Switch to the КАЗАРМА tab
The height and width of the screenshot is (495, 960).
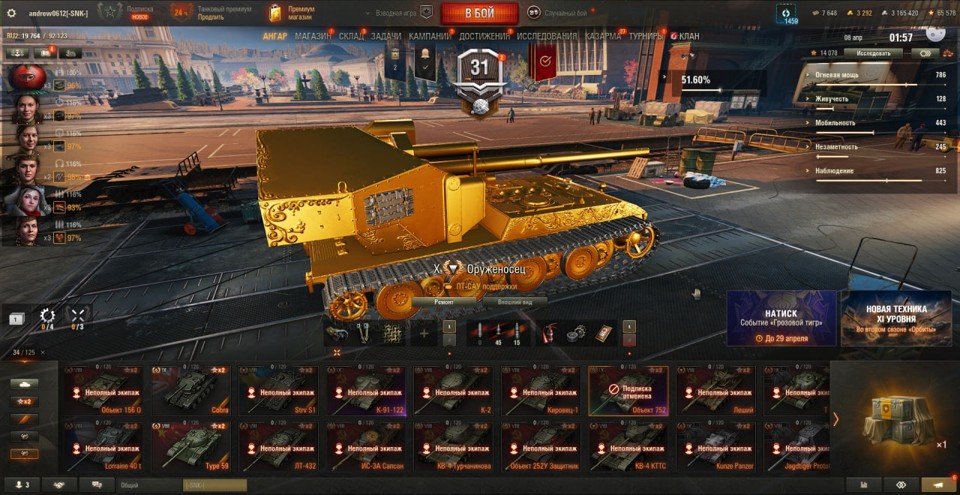point(602,36)
